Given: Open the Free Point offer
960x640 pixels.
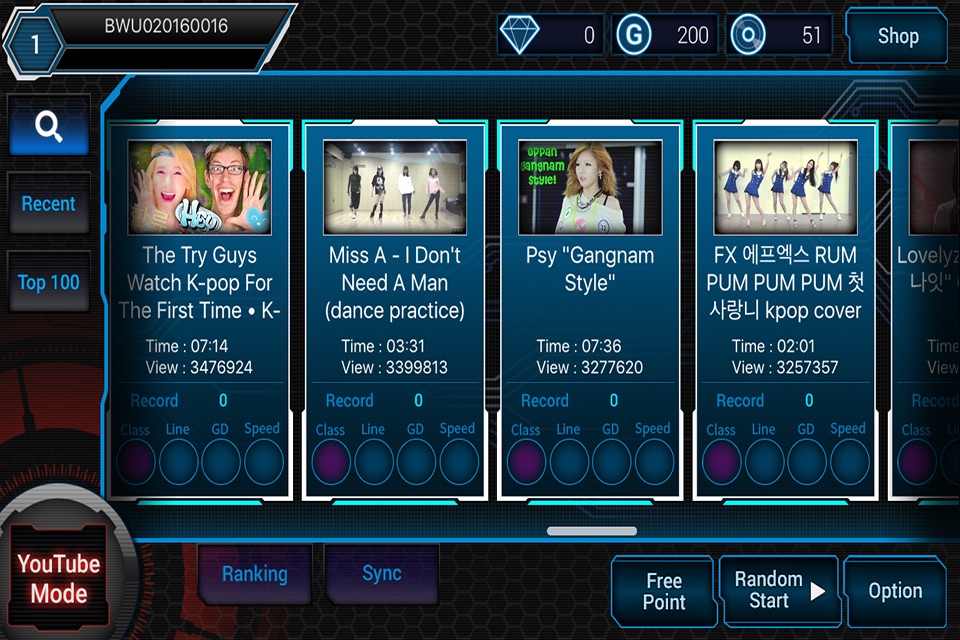Looking at the screenshot, I should [664, 591].
